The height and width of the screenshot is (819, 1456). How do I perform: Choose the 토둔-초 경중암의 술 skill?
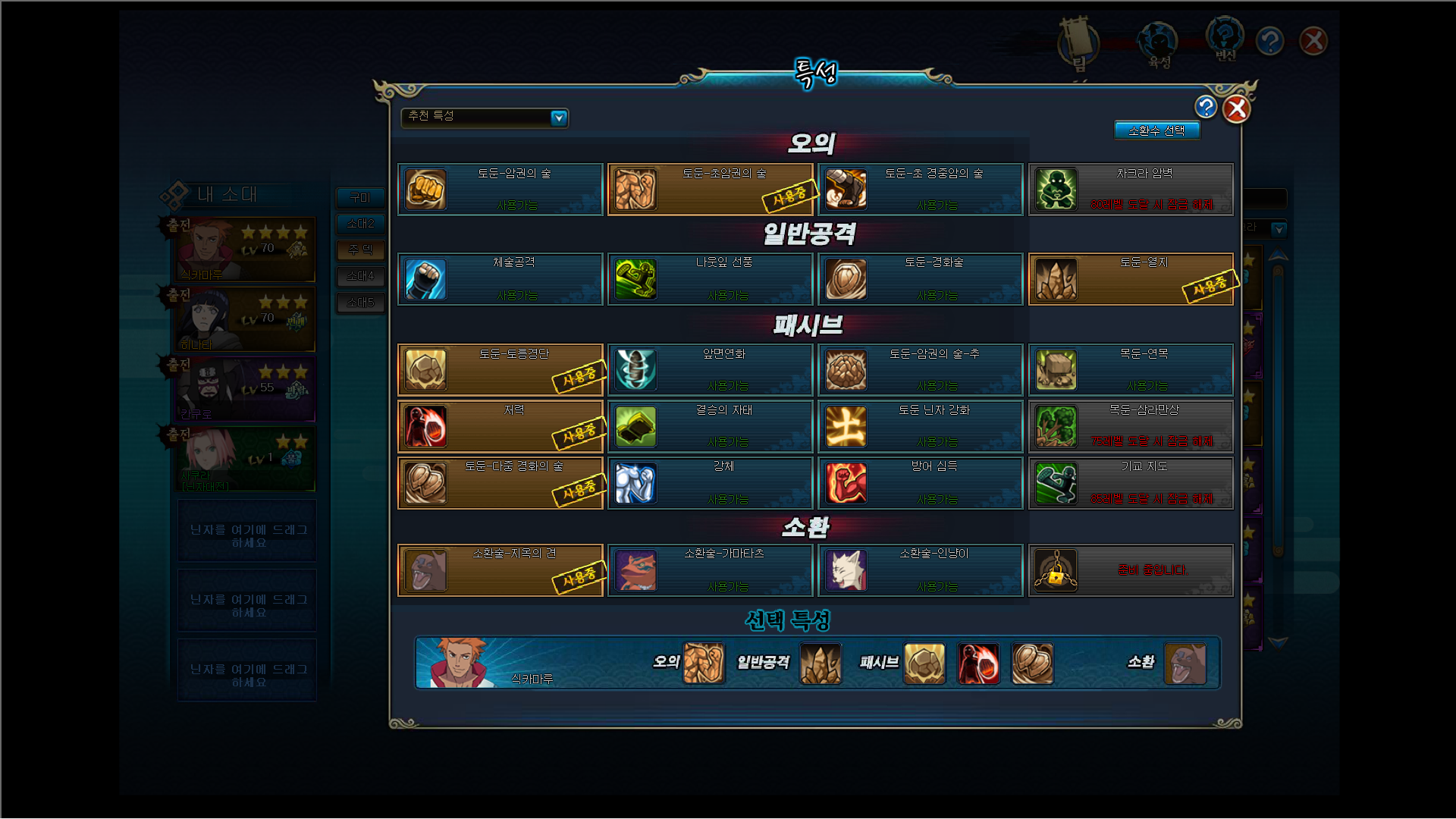[x=920, y=190]
